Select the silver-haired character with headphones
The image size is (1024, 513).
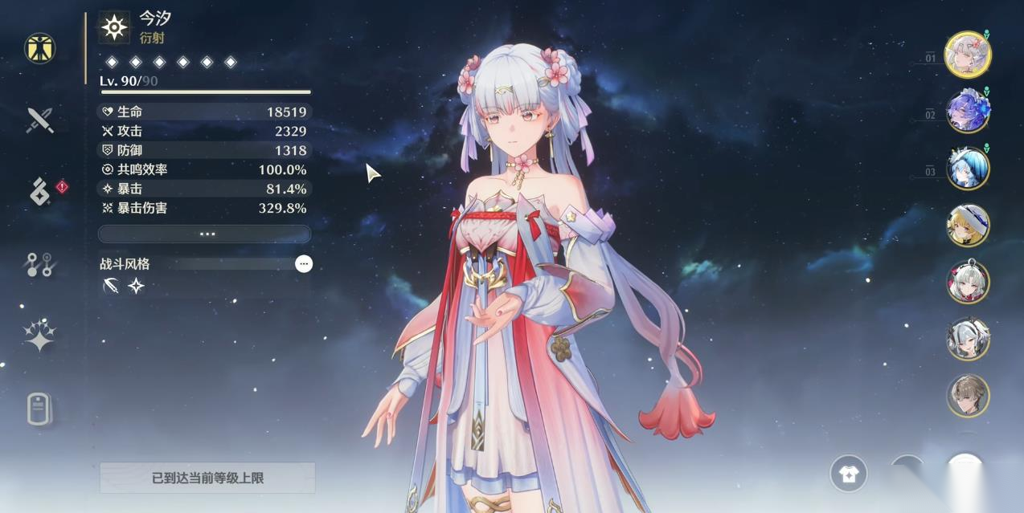pyautogui.click(x=968, y=339)
